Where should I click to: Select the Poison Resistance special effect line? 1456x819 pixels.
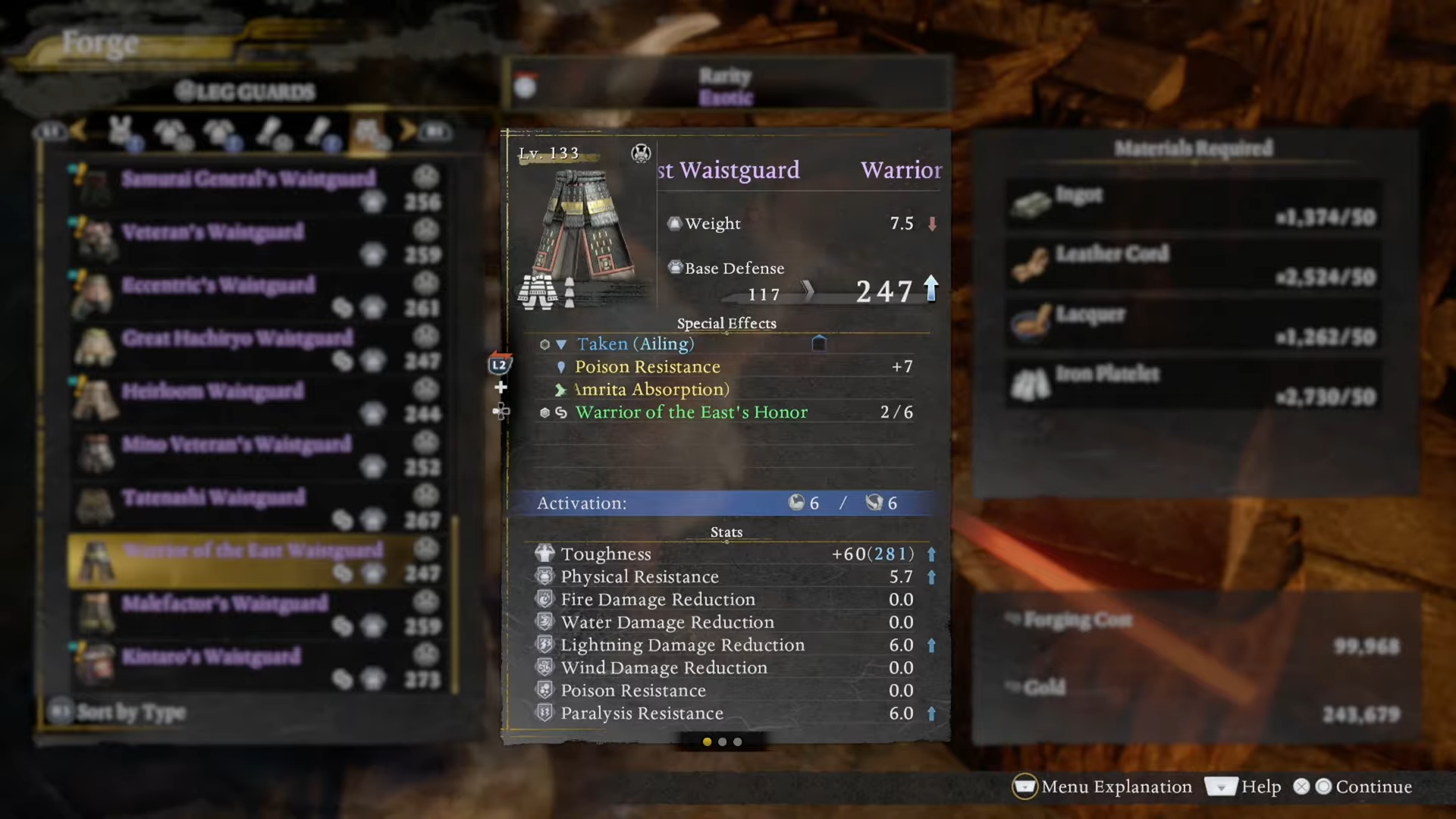click(x=647, y=367)
